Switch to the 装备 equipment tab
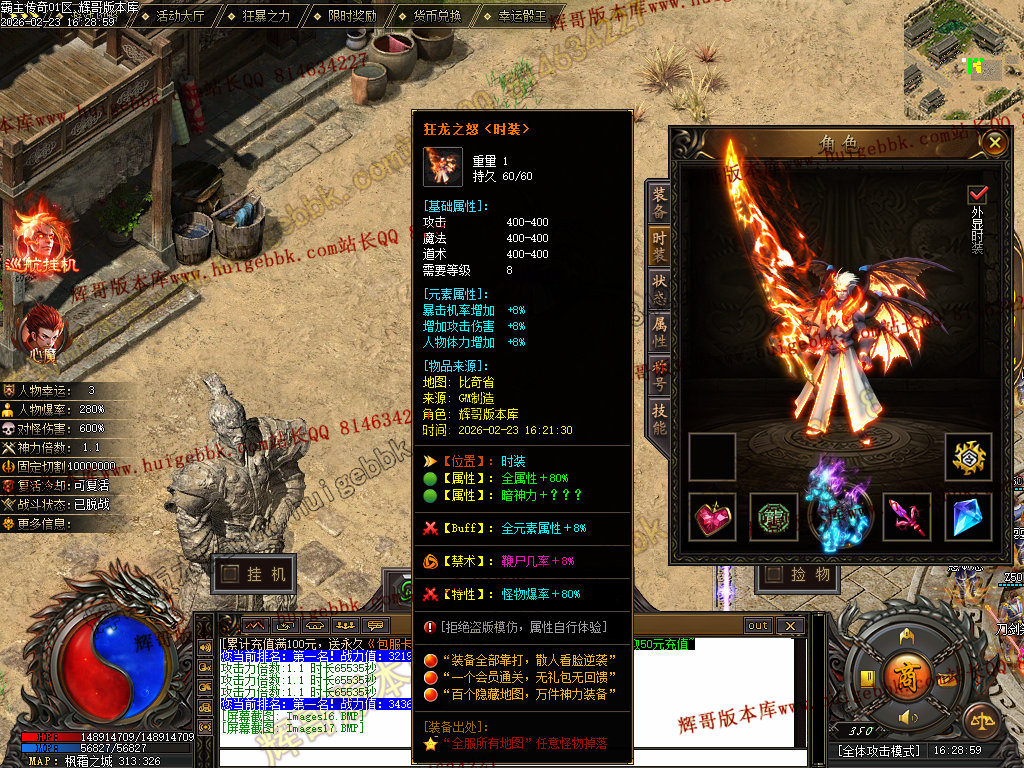 [x=659, y=201]
